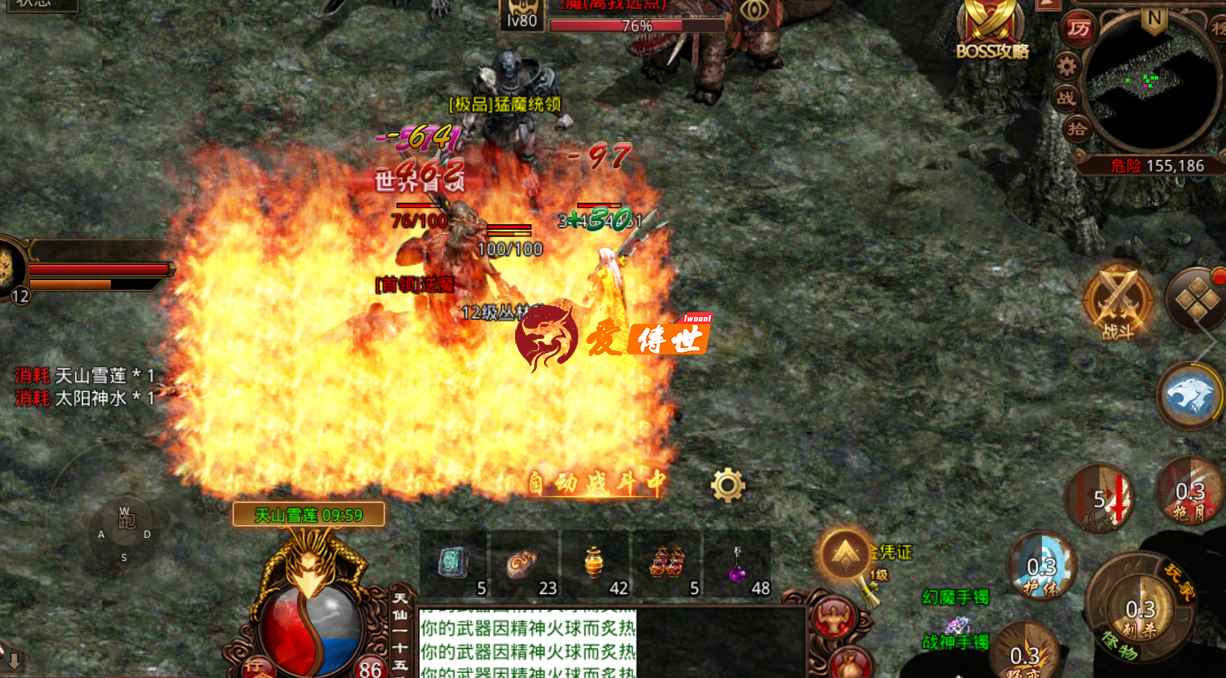Use the purple potion with count 48
This screenshot has width=1226, height=678.
738,563
